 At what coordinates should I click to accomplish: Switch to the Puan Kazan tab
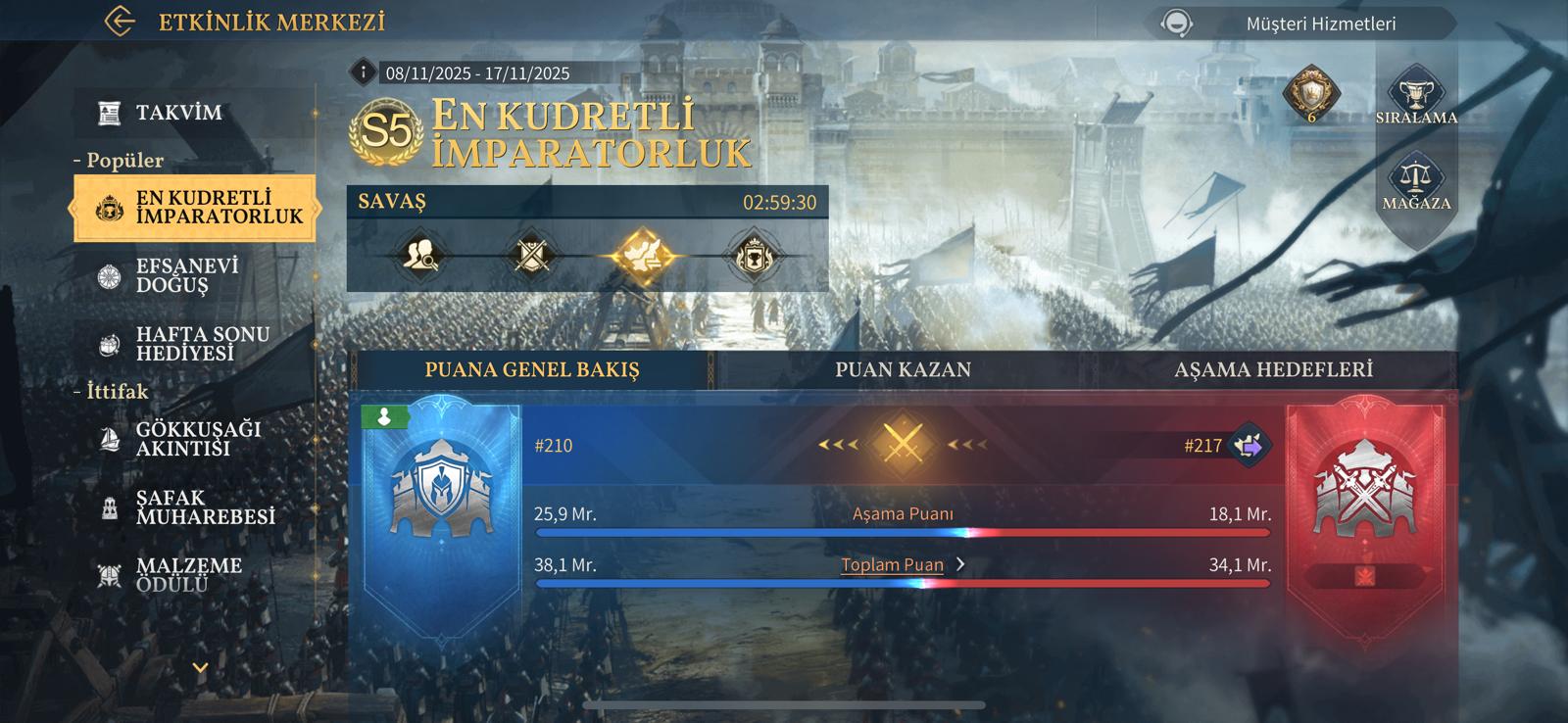coord(903,370)
